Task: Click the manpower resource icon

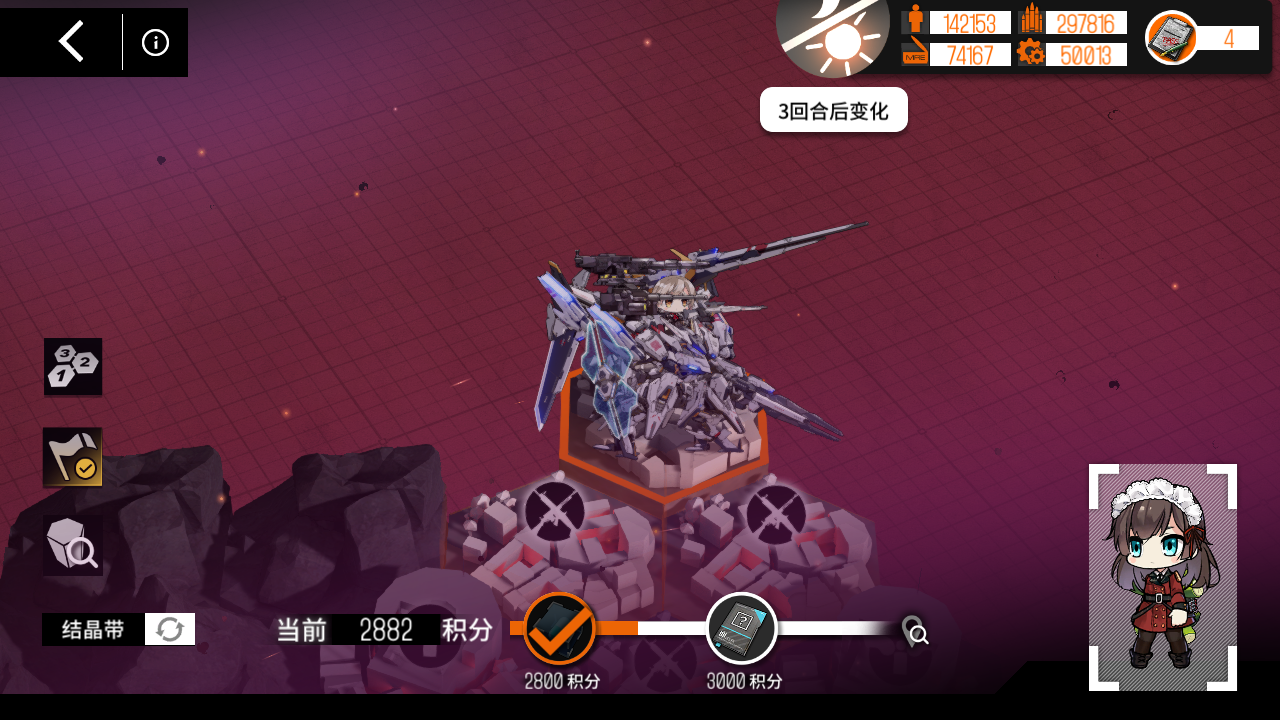Action: (916, 21)
